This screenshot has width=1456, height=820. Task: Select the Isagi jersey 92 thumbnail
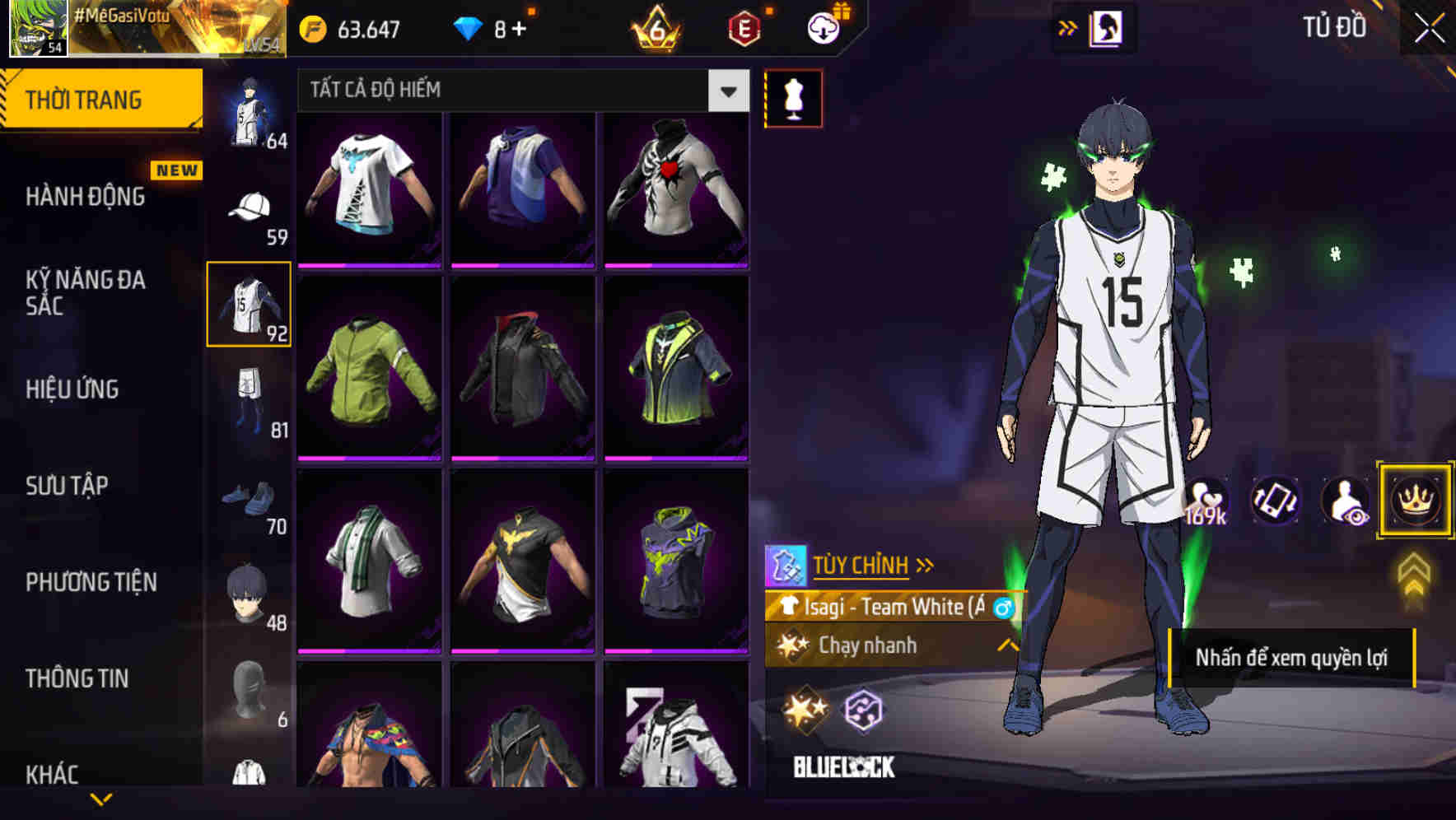(x=248, y=303)
